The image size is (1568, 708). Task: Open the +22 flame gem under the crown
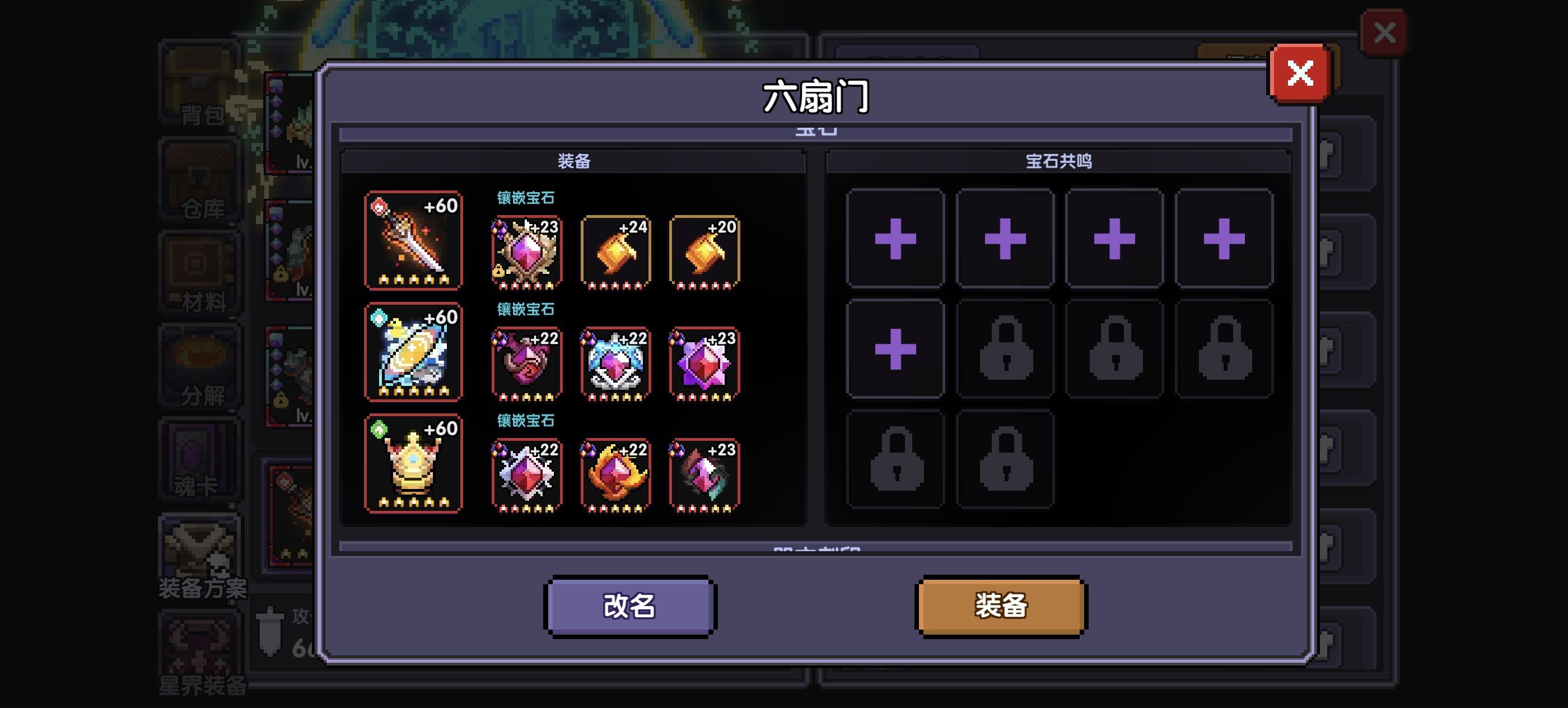[x=616, y=474]
